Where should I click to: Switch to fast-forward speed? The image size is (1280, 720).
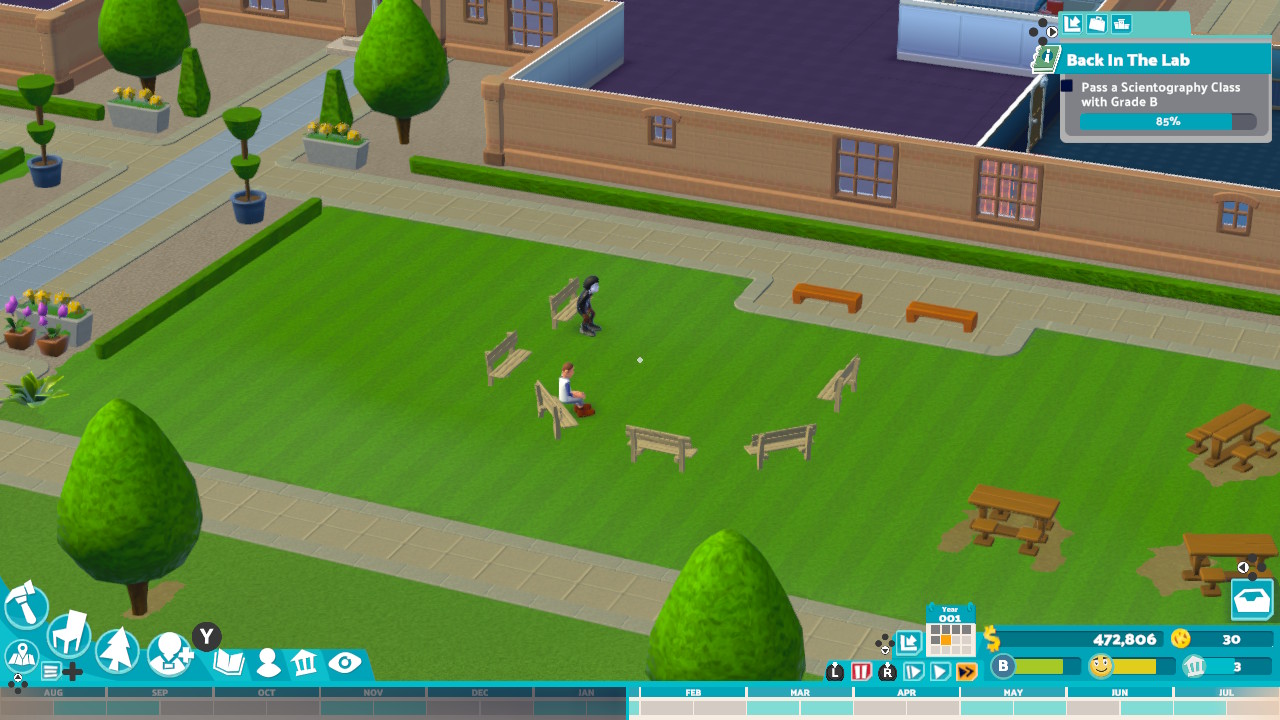click(966, 672)
